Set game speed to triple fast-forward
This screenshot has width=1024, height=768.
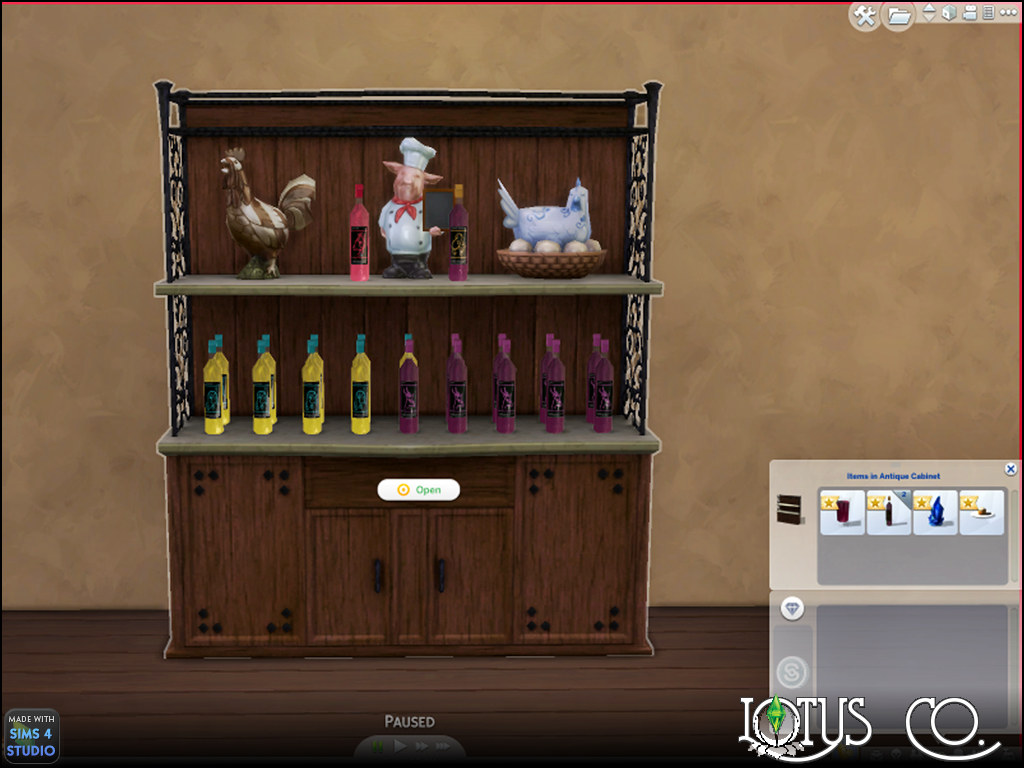(443, 746)
